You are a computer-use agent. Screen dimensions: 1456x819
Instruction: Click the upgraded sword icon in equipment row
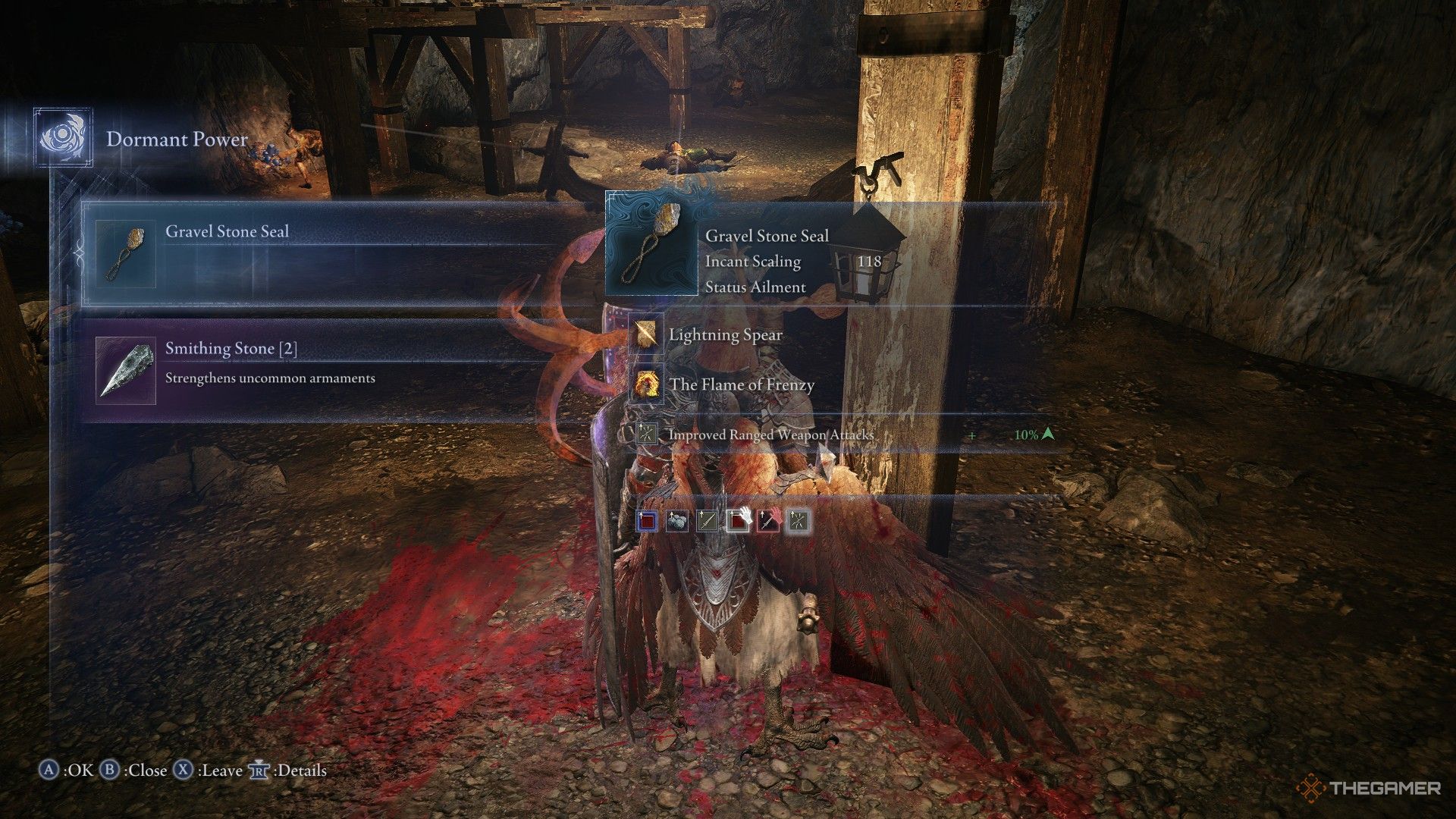(706, 521)
